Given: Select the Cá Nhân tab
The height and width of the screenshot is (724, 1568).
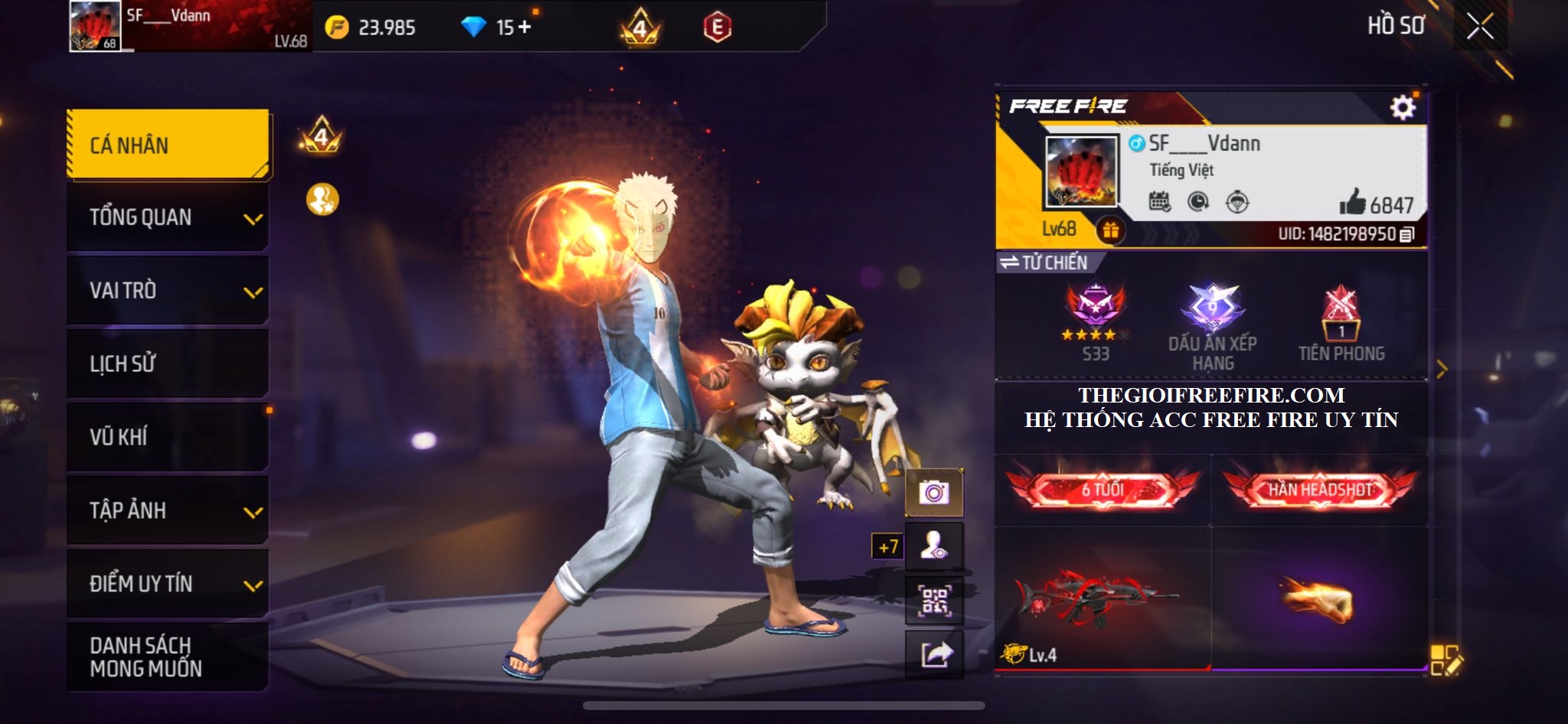Looking at the screenshot, I should (168, 145).
